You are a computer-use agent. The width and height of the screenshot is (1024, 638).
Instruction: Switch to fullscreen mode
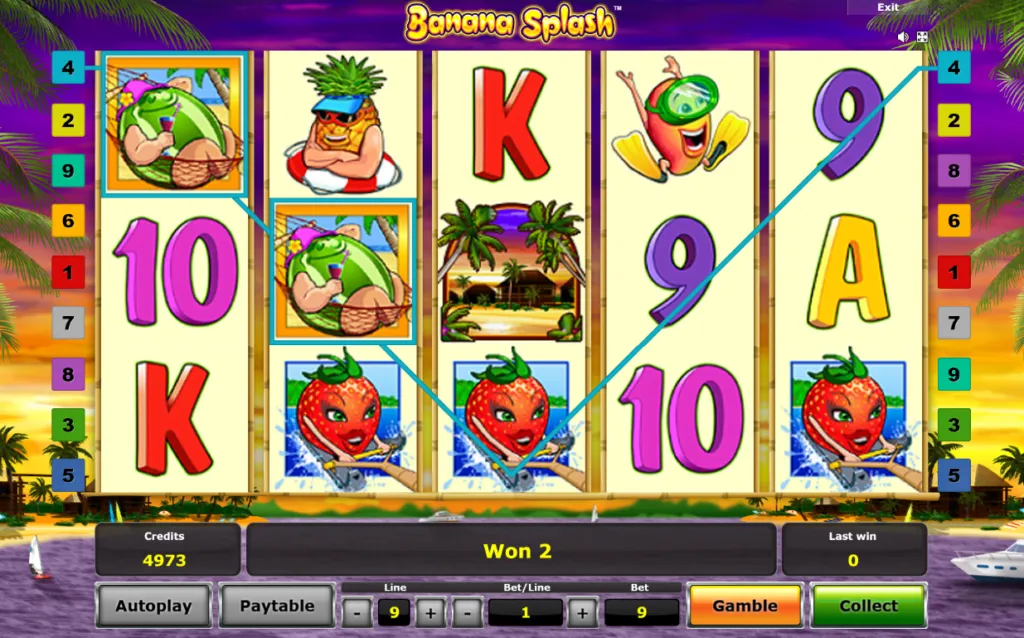coord(922,37)
